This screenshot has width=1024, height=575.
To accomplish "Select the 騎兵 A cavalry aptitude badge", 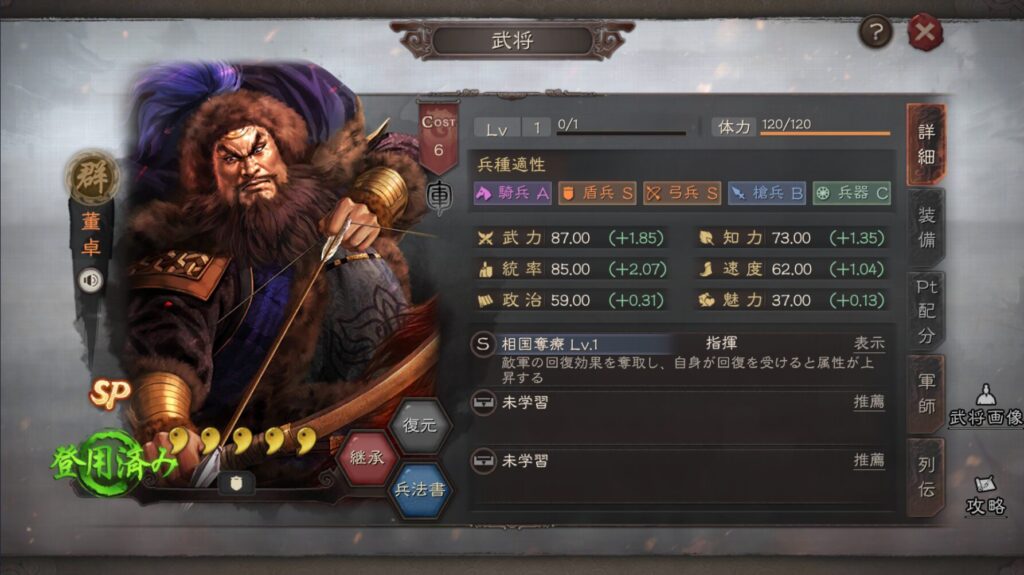I will [513, 193].
